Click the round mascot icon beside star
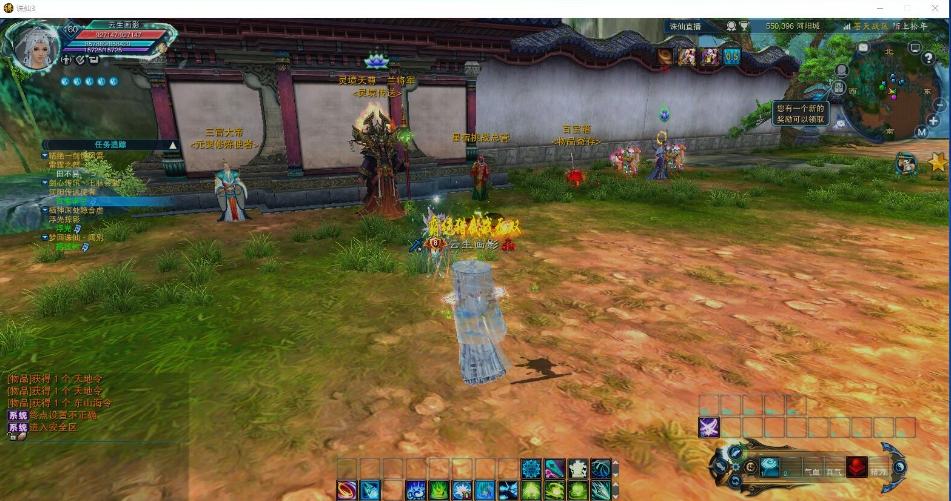The height and width of the screenshot is (501, 951). pos(906,163)
